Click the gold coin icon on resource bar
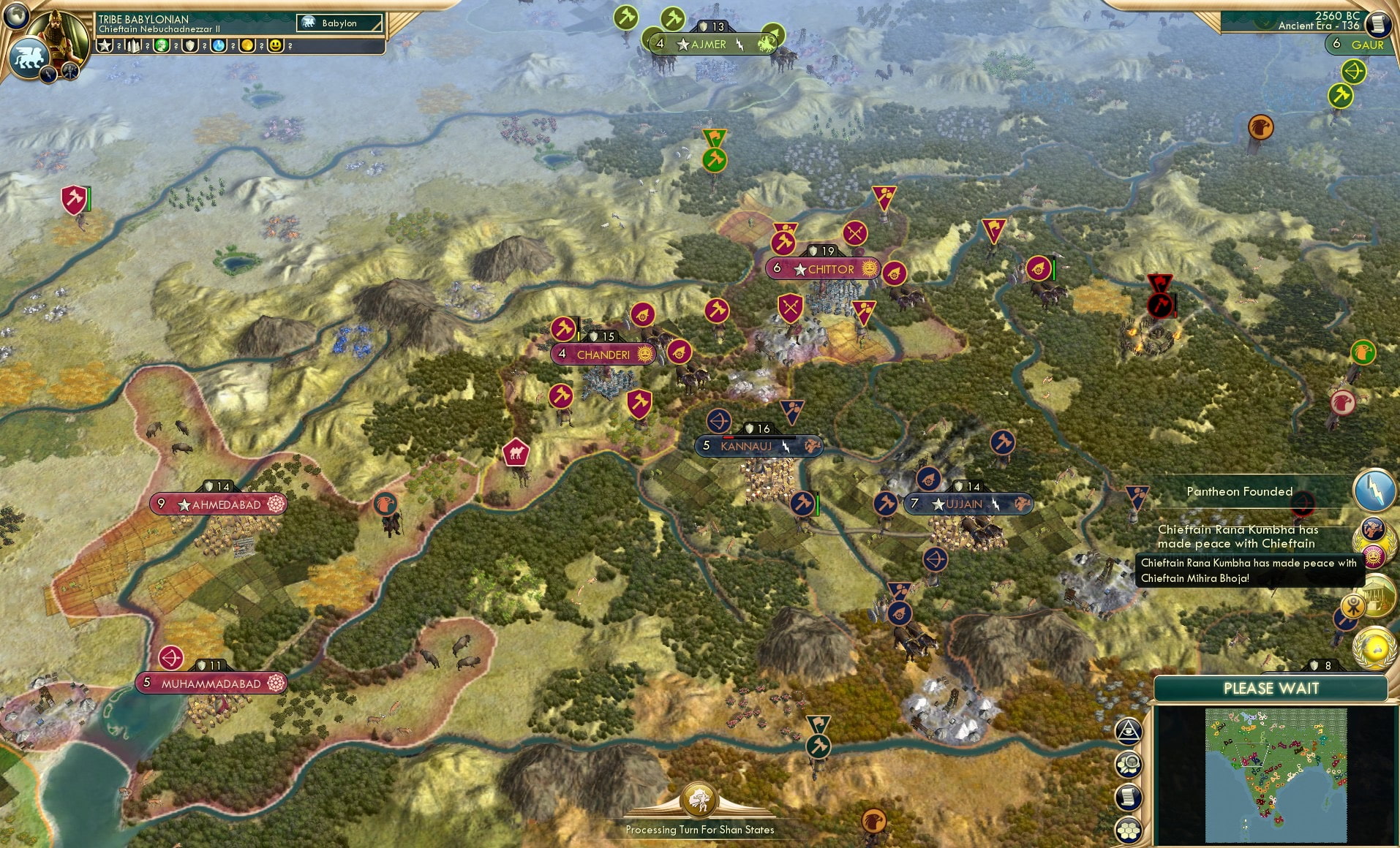Image resolution: width=1400 pixels, height=848 pixels. (x=246, y=45)
